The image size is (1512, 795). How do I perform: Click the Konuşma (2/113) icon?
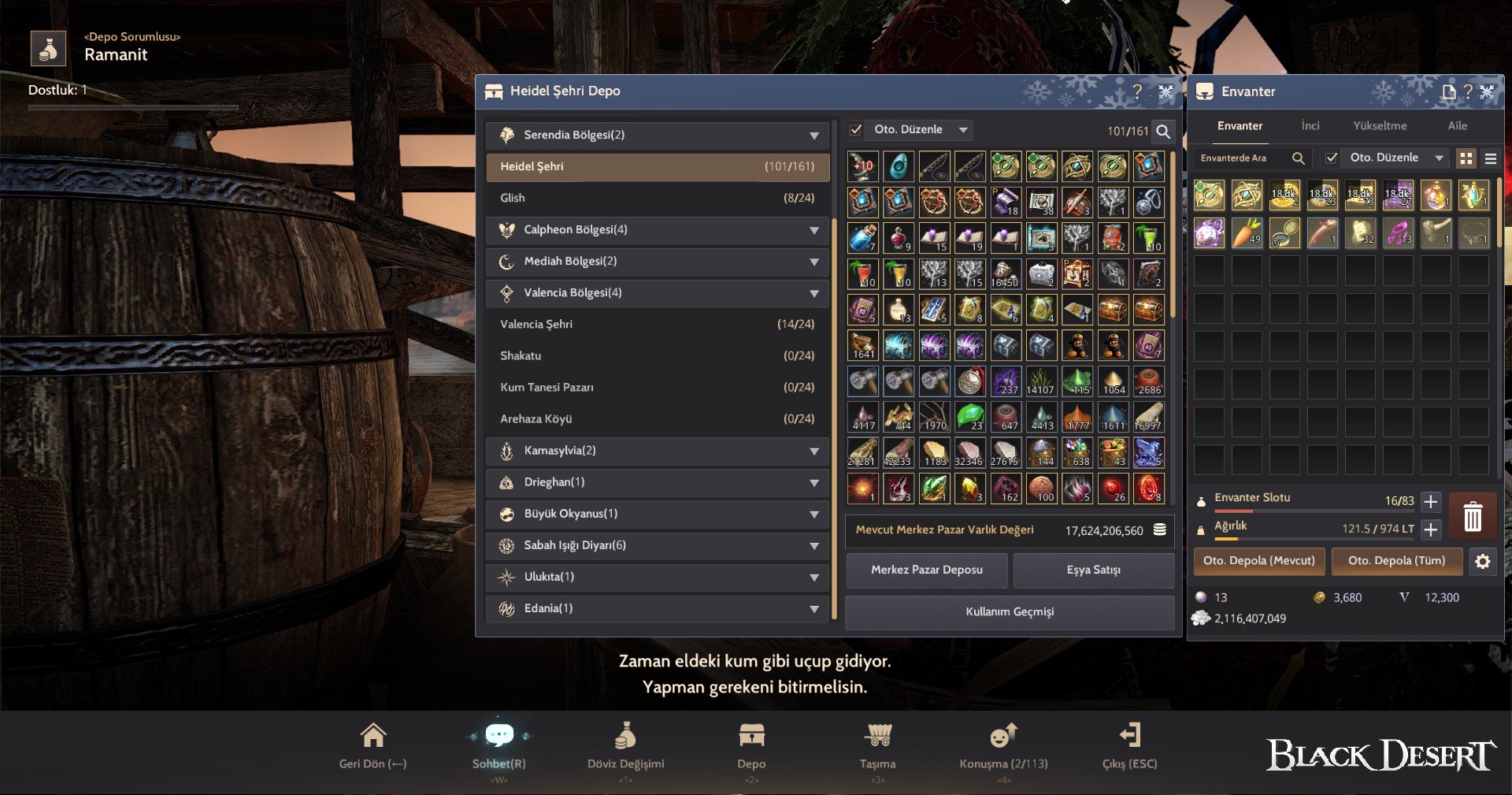(x=1002, y=734)
